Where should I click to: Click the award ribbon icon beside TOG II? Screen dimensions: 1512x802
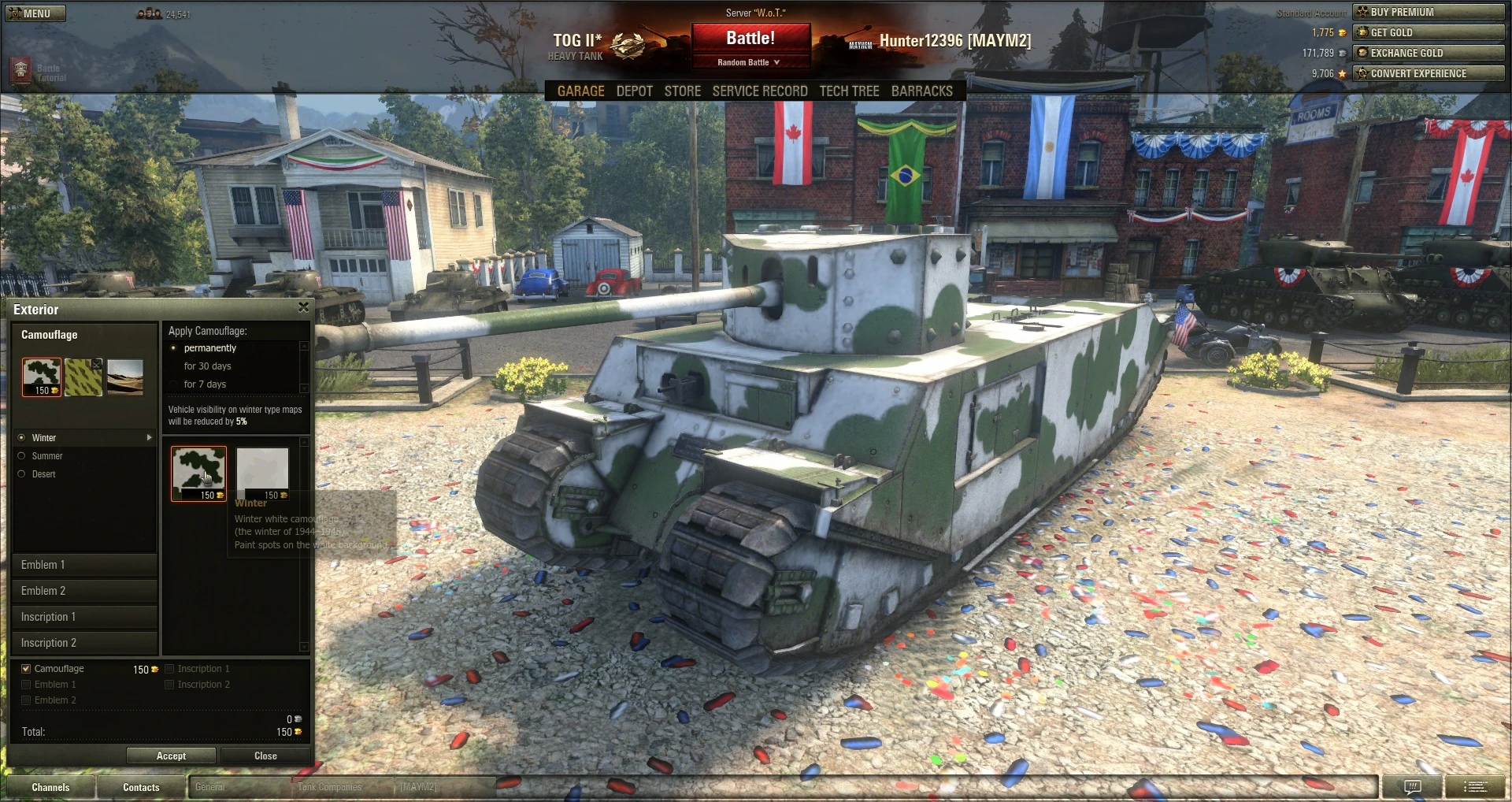pyautogui.click(x=626, y=44)
